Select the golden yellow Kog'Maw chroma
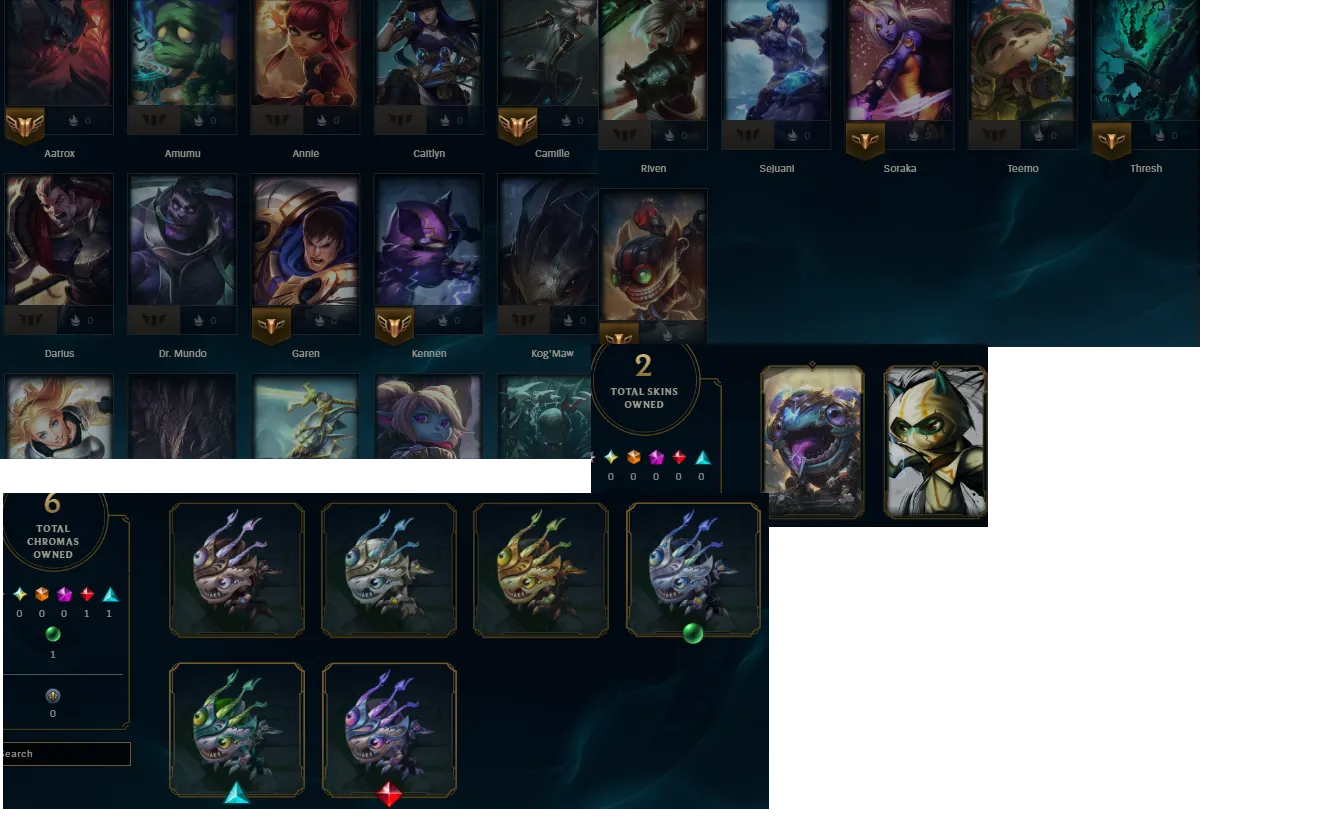 540,570
